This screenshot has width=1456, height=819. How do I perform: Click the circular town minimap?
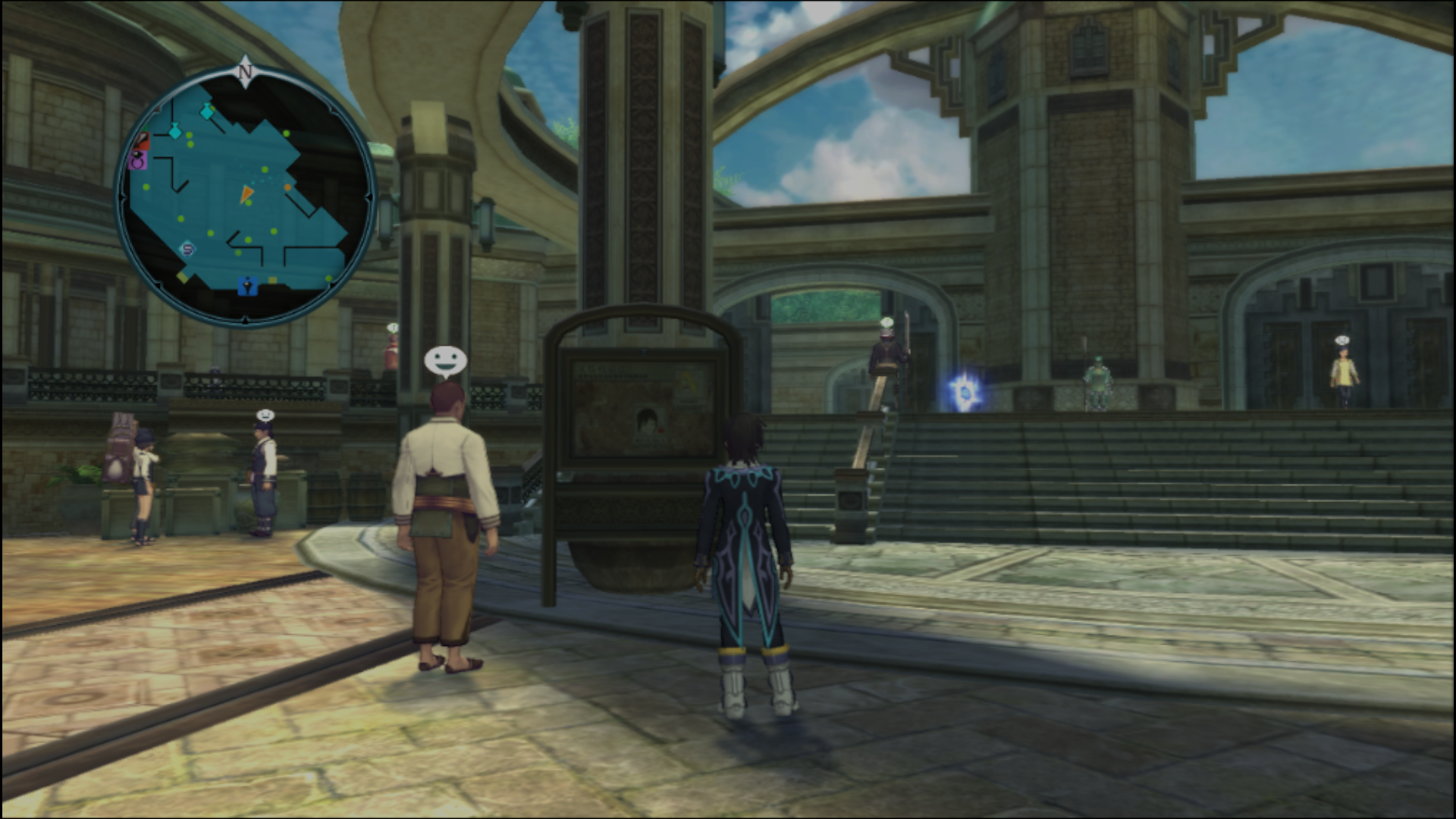coord(244,197)
